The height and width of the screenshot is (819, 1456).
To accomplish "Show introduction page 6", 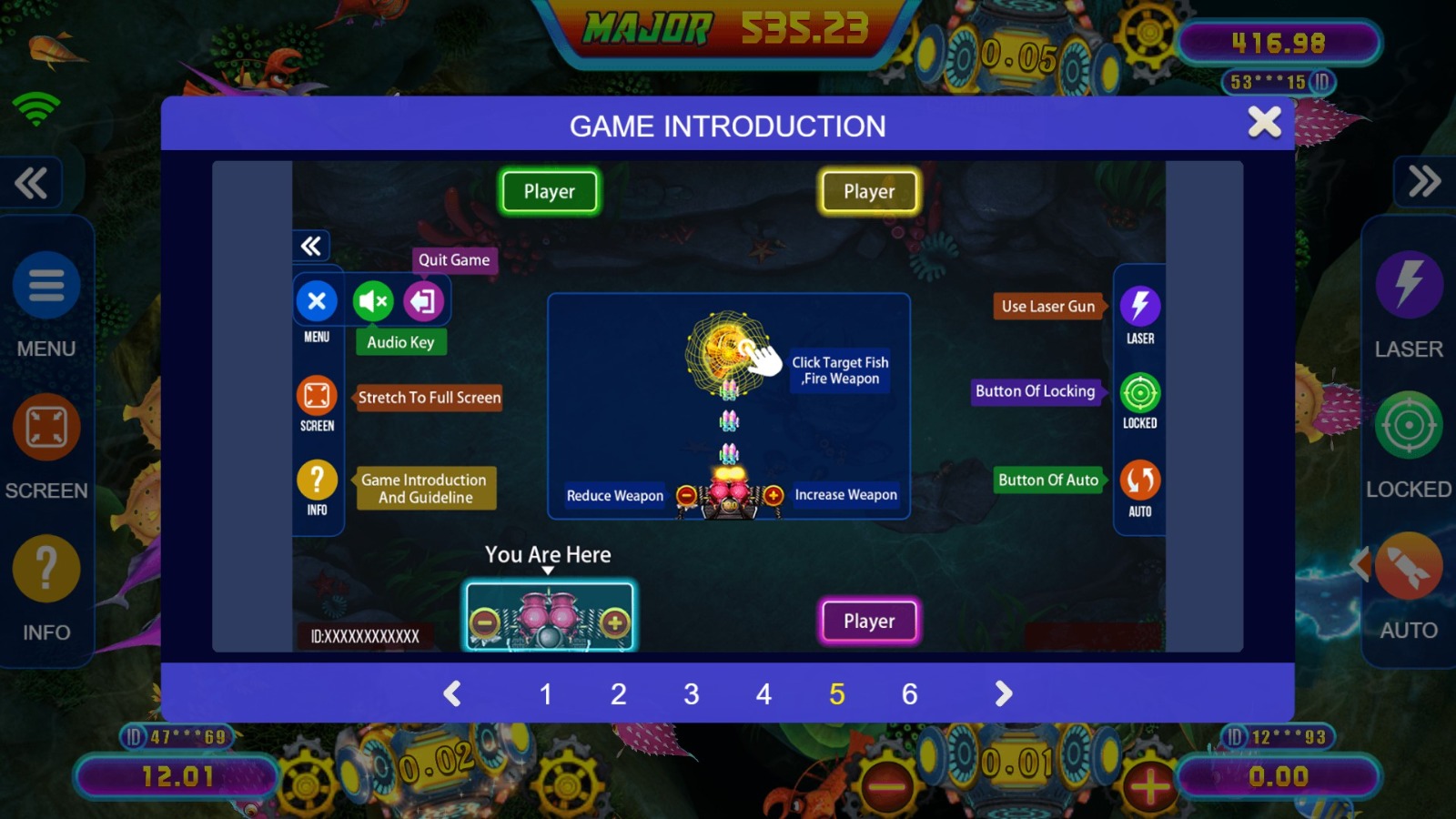I will tap(909, 694).
